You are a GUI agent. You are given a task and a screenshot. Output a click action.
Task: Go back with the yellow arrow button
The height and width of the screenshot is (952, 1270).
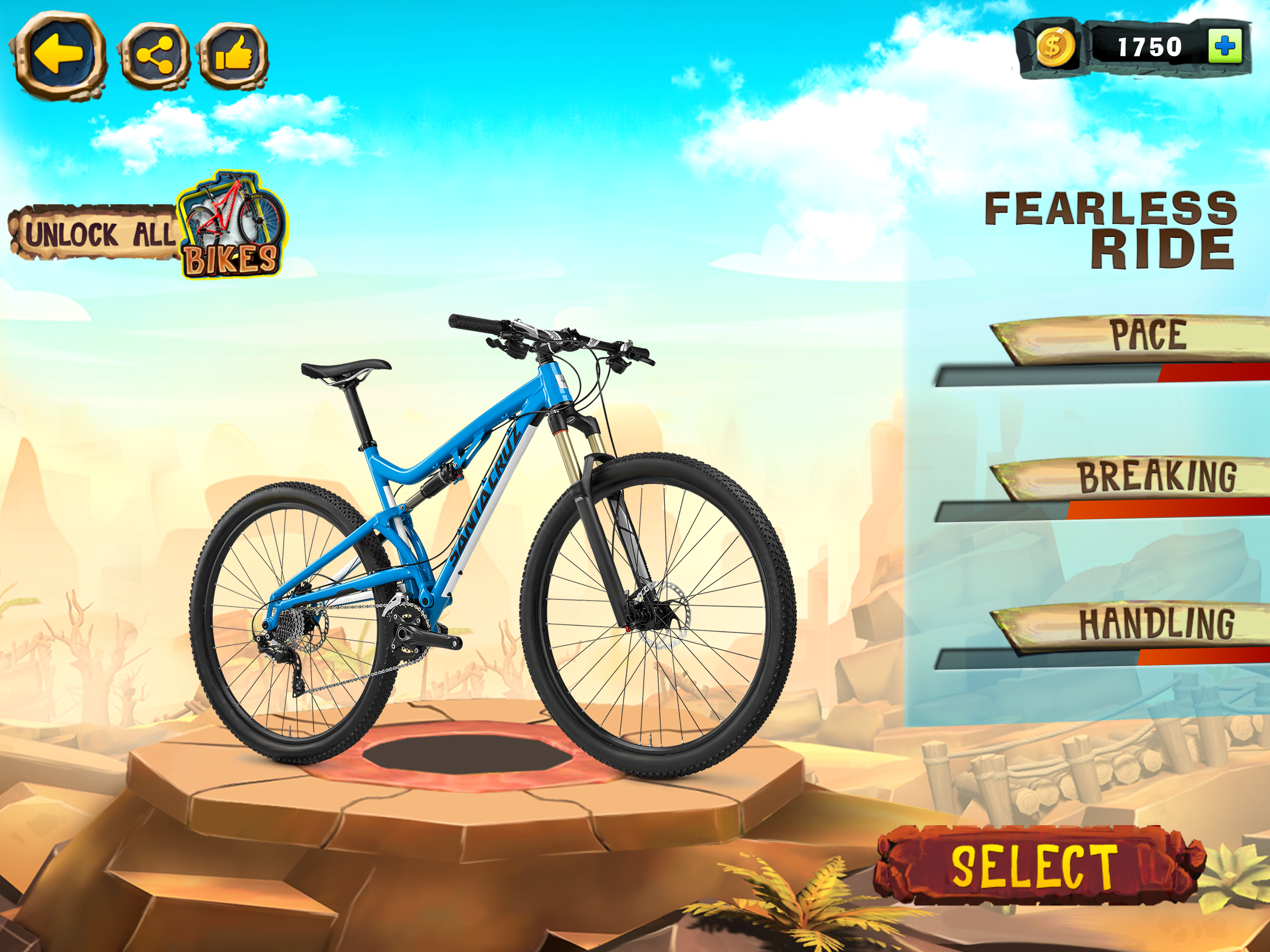(59, 54)
